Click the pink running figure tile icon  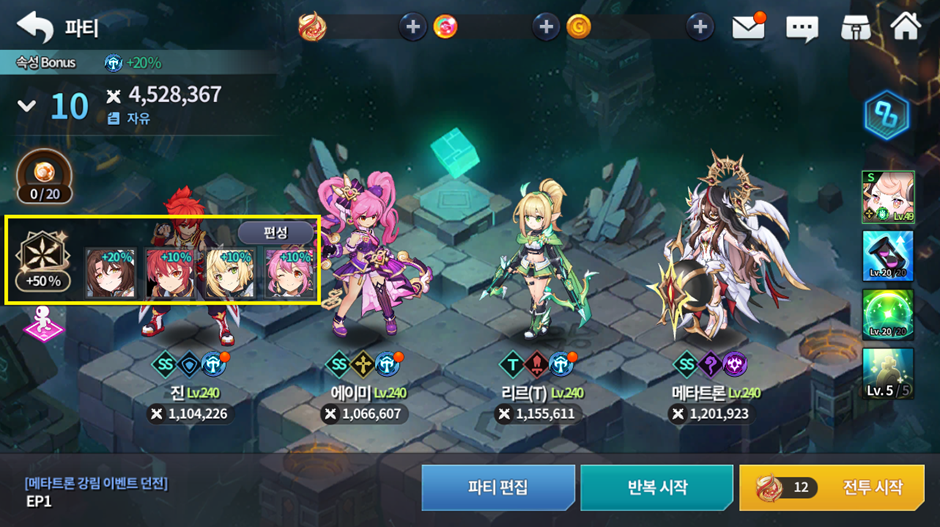(43, 324)
